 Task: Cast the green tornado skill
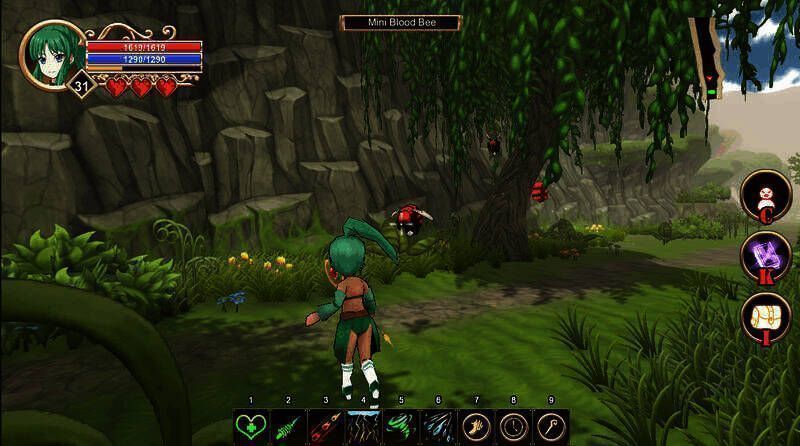click(x=400, y=425)
